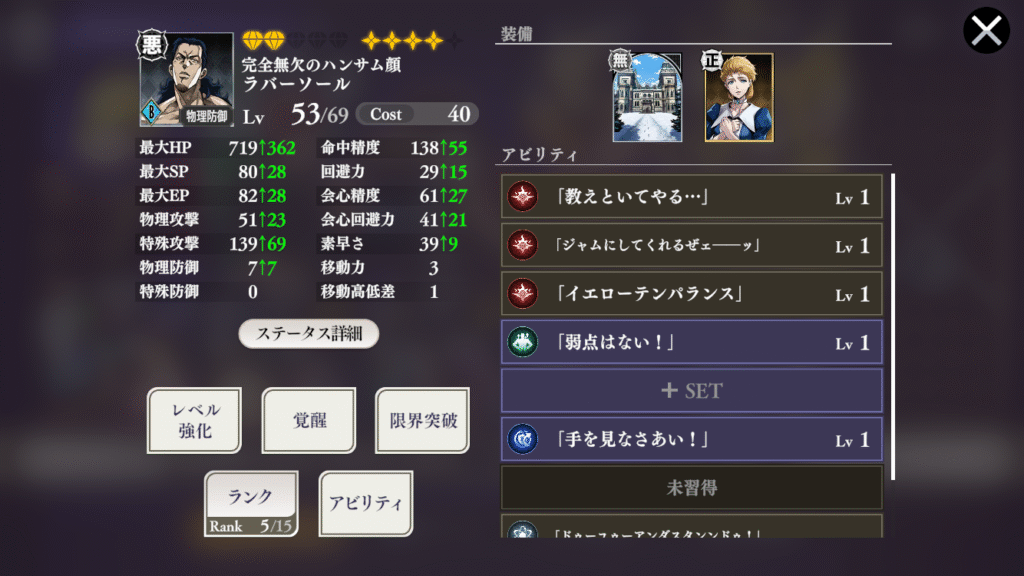Select the blonde character equipment card
1024x576 pixels.
(x=738, y=98)
